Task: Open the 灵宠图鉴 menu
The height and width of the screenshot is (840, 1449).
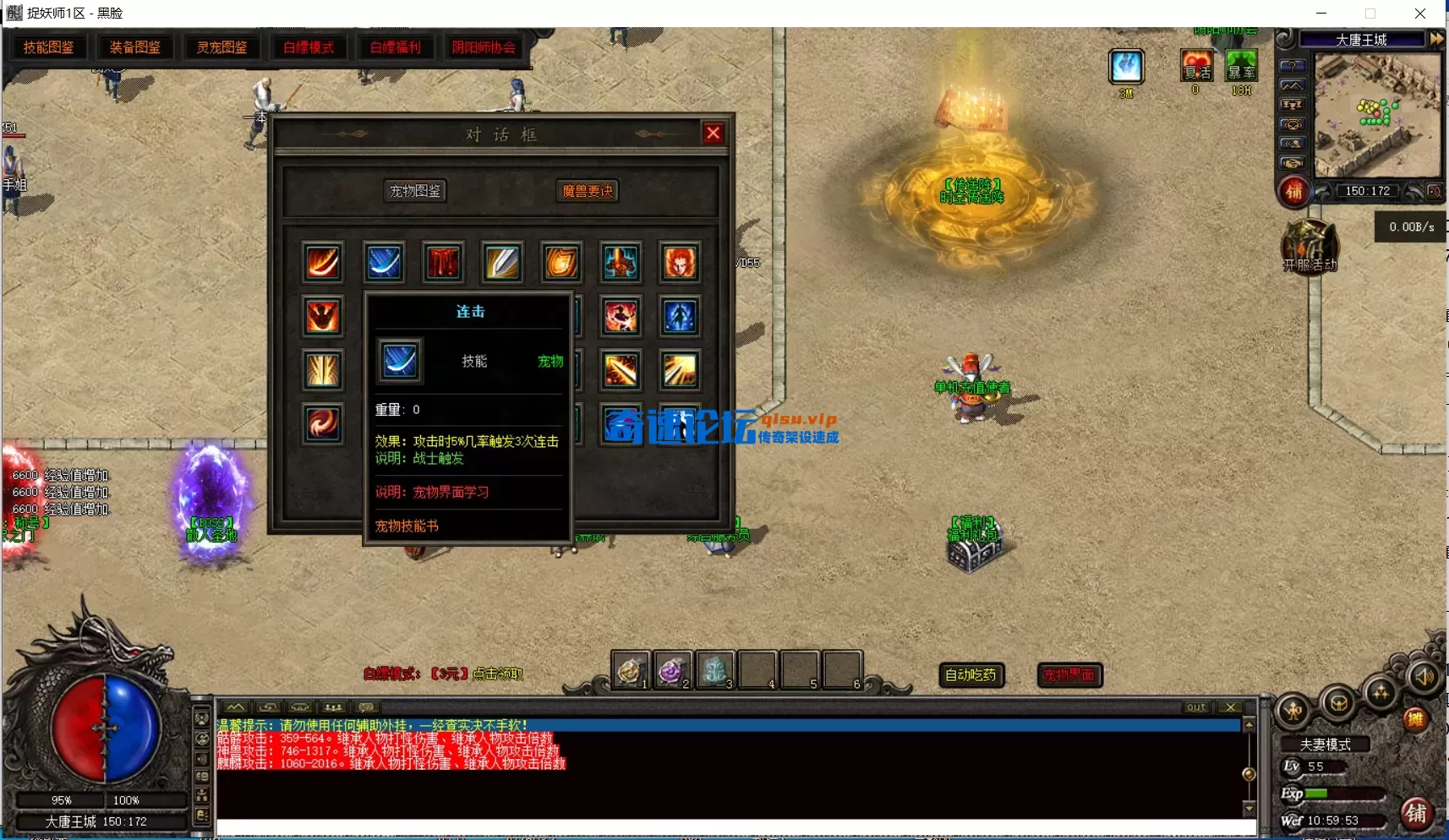Action: 222,47
